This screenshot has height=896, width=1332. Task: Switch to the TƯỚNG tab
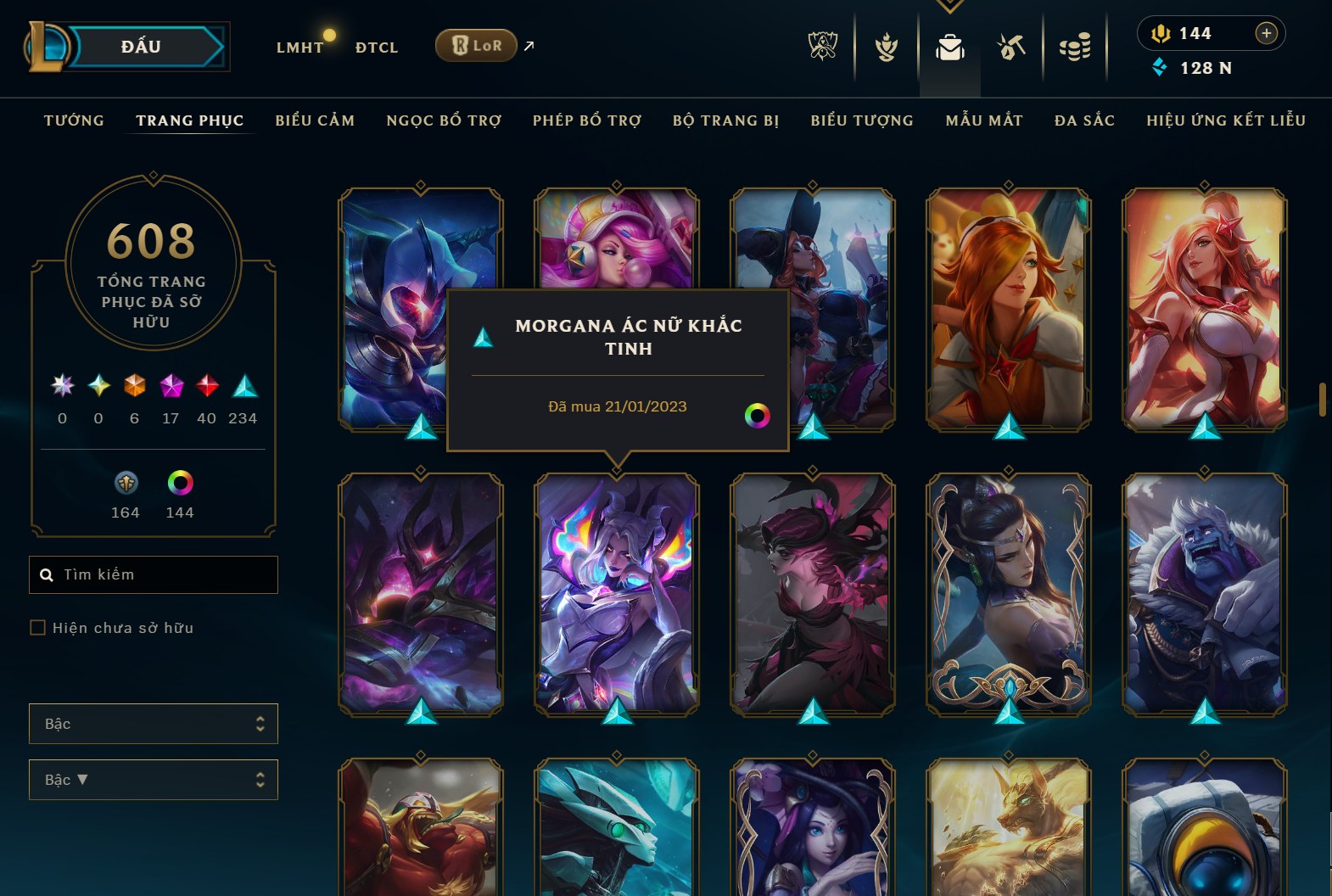tap(73, 120)
